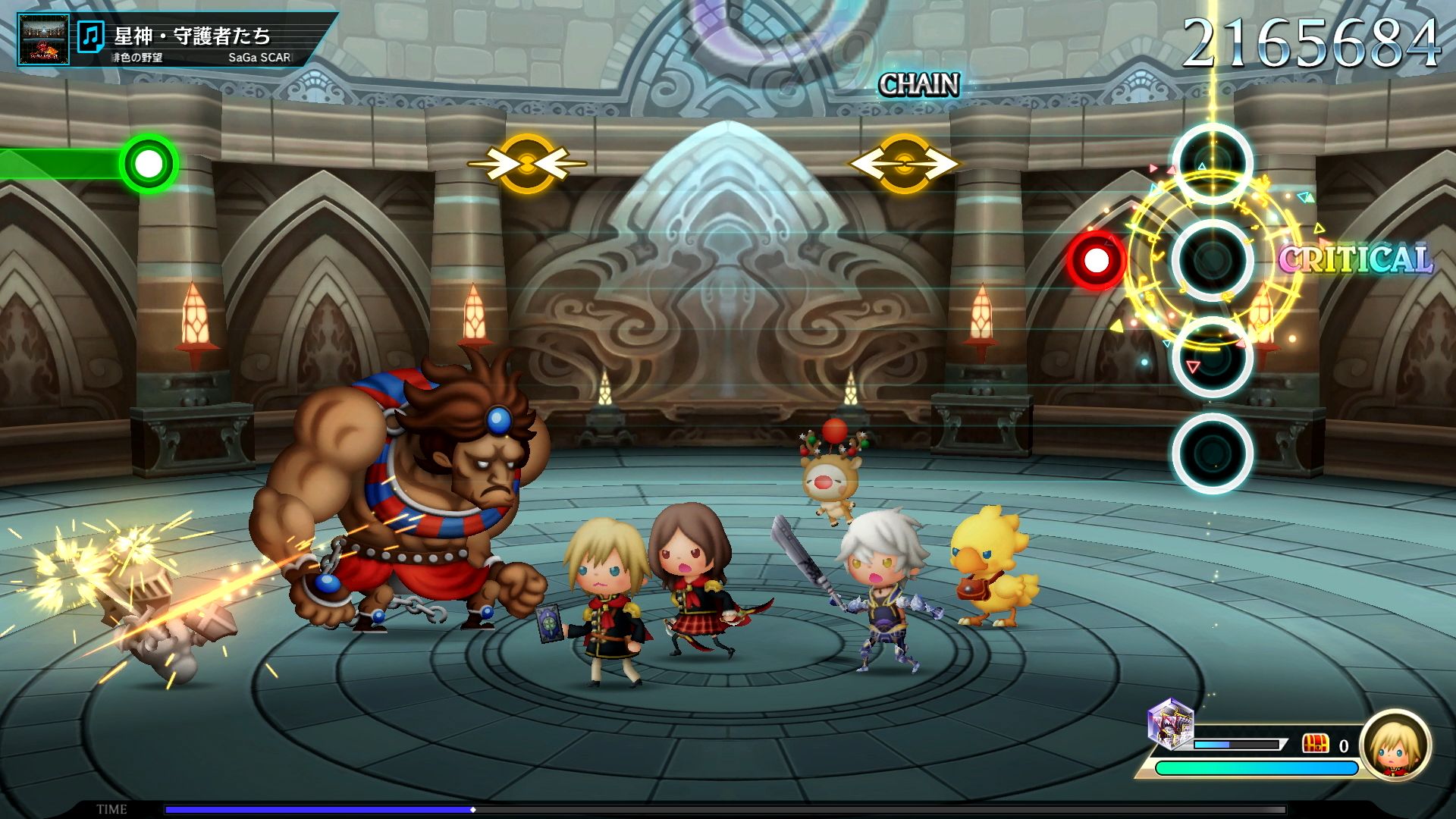Click the song jacket thumbnail
1456x819 pixels.
tap(44, 39)
